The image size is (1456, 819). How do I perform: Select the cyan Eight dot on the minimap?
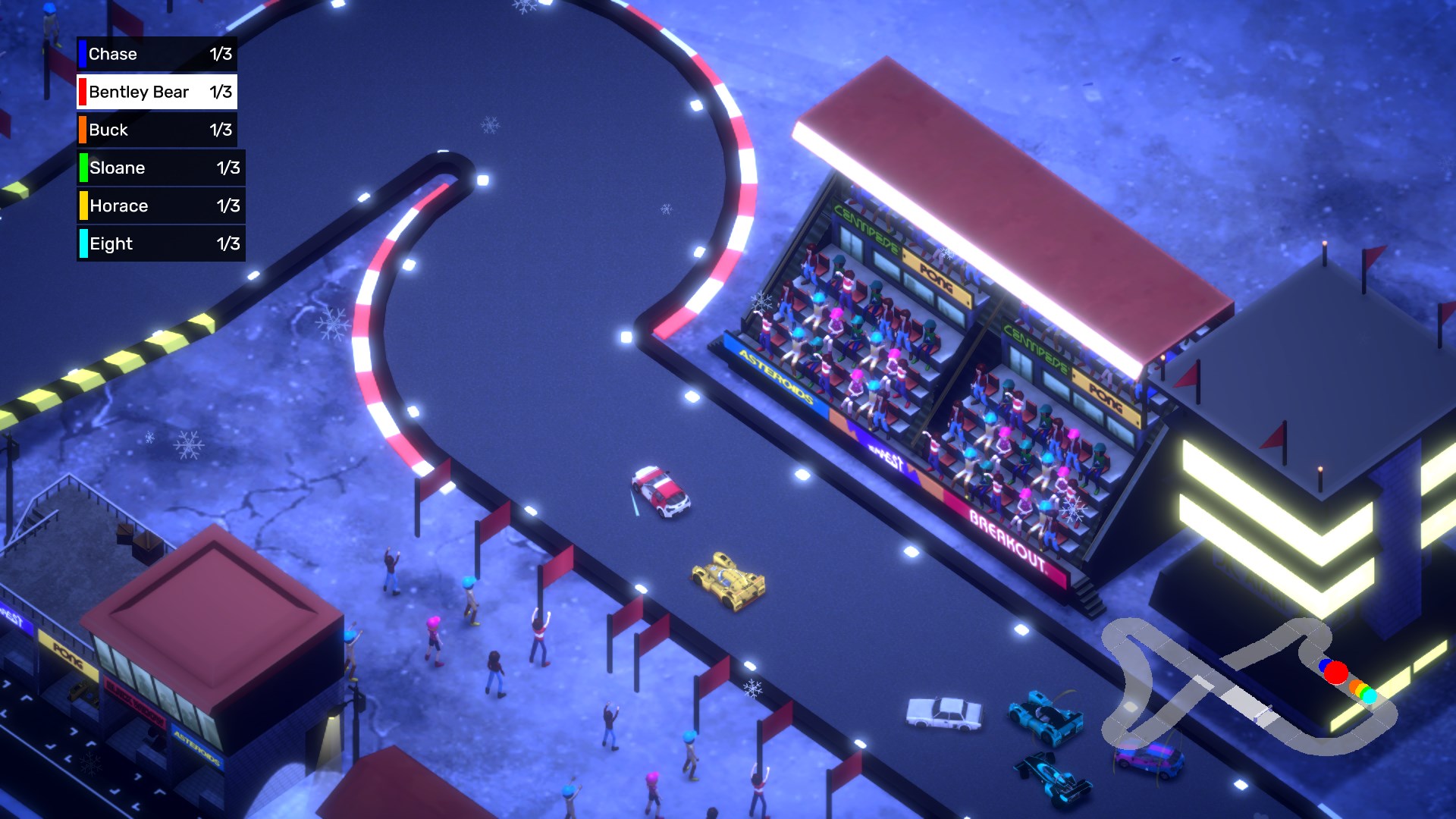click(x=1370, y=698)
